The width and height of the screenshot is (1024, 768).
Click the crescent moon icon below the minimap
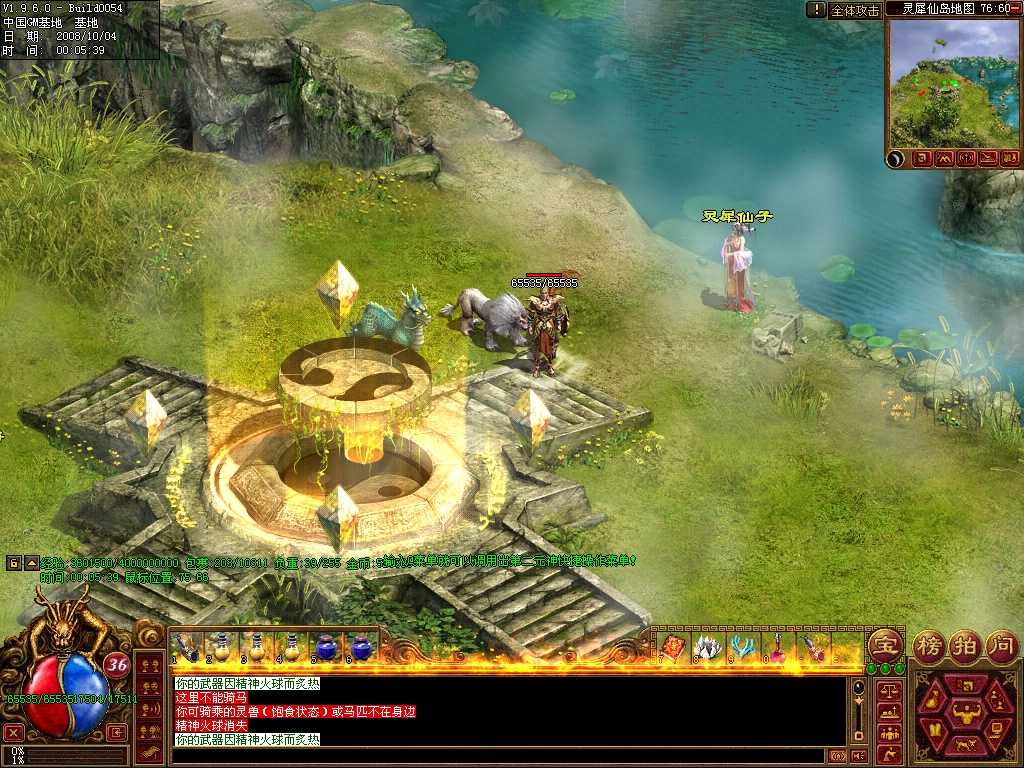(x=899, y=158)
